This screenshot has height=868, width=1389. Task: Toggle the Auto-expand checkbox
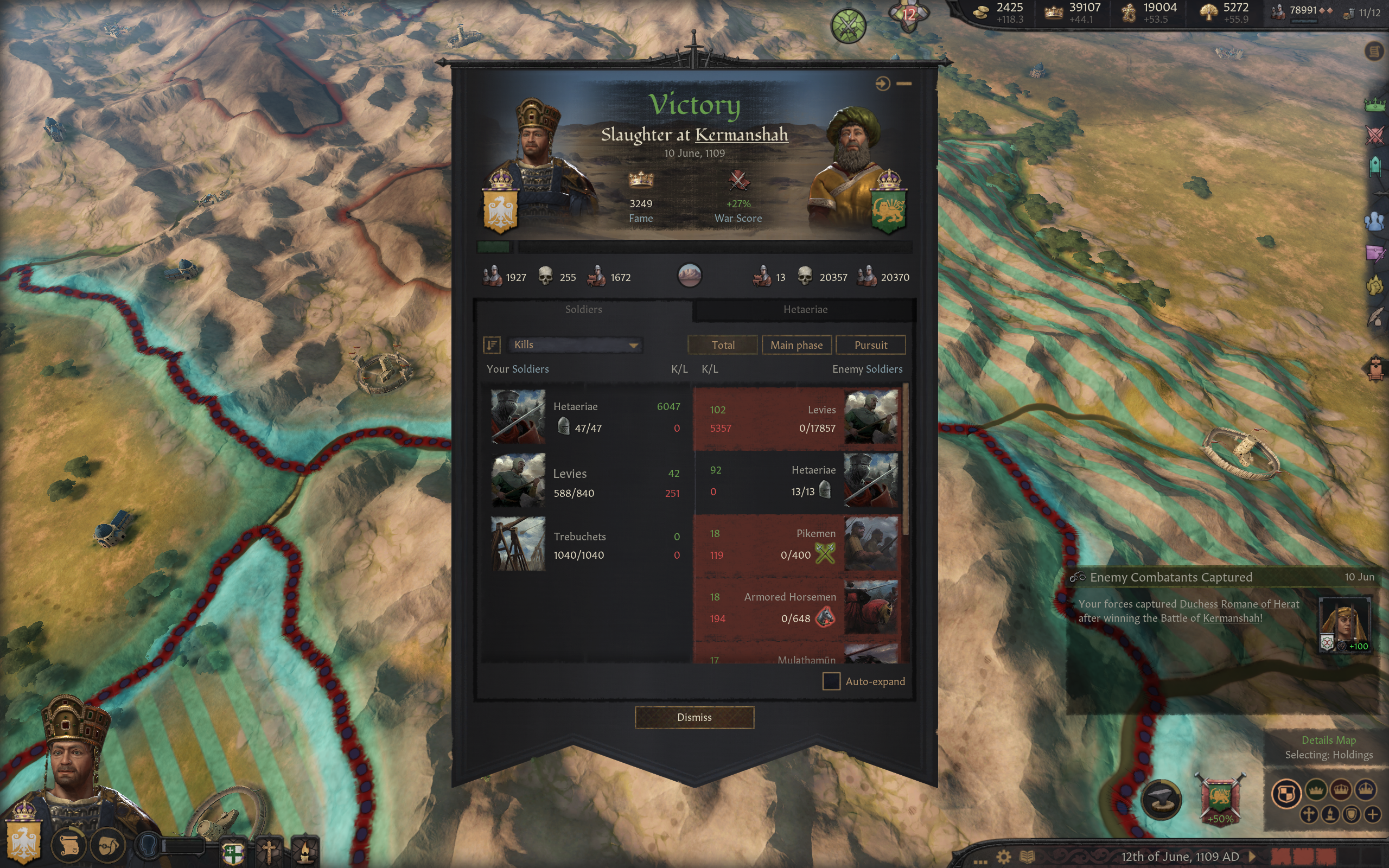[831, 681]
